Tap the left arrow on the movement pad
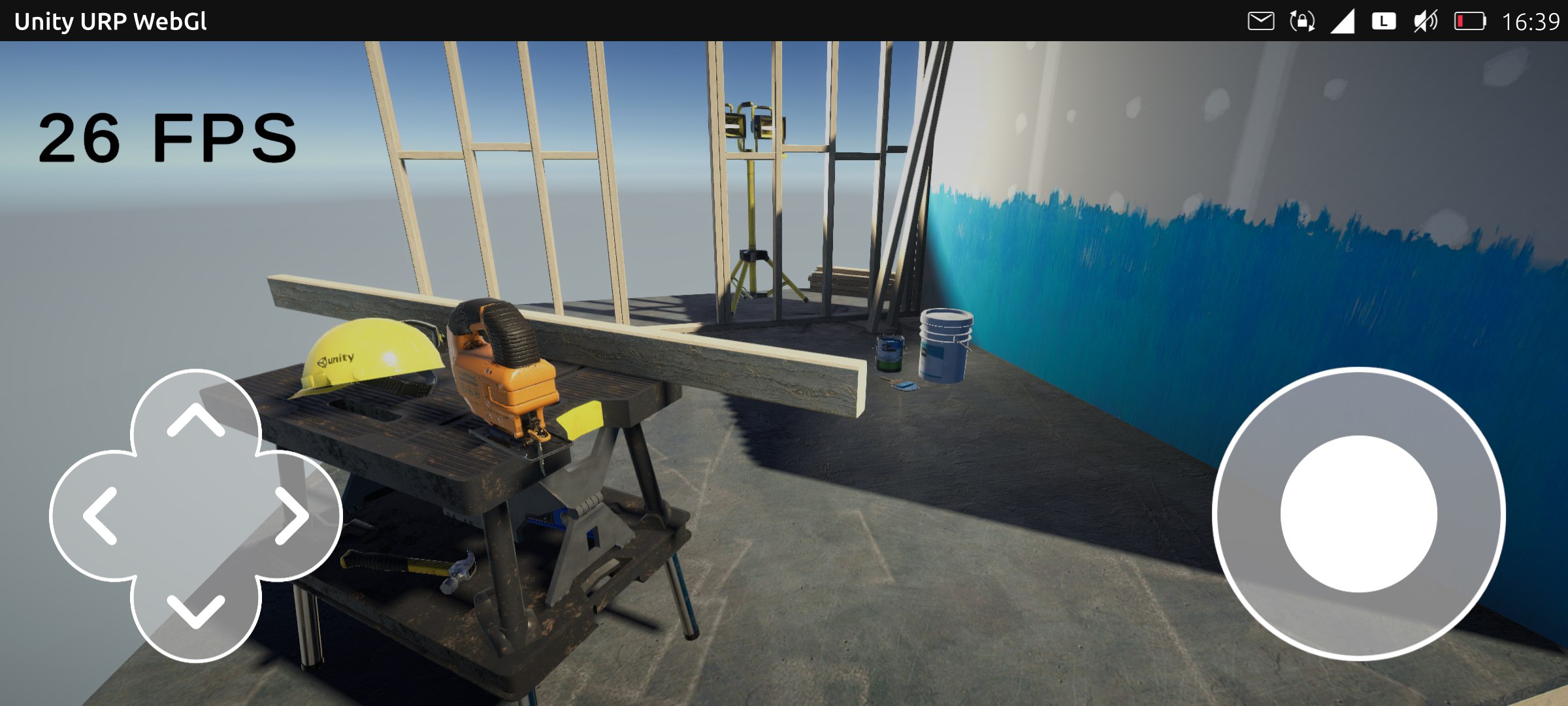1568x706 pixels. click(100, 516)
